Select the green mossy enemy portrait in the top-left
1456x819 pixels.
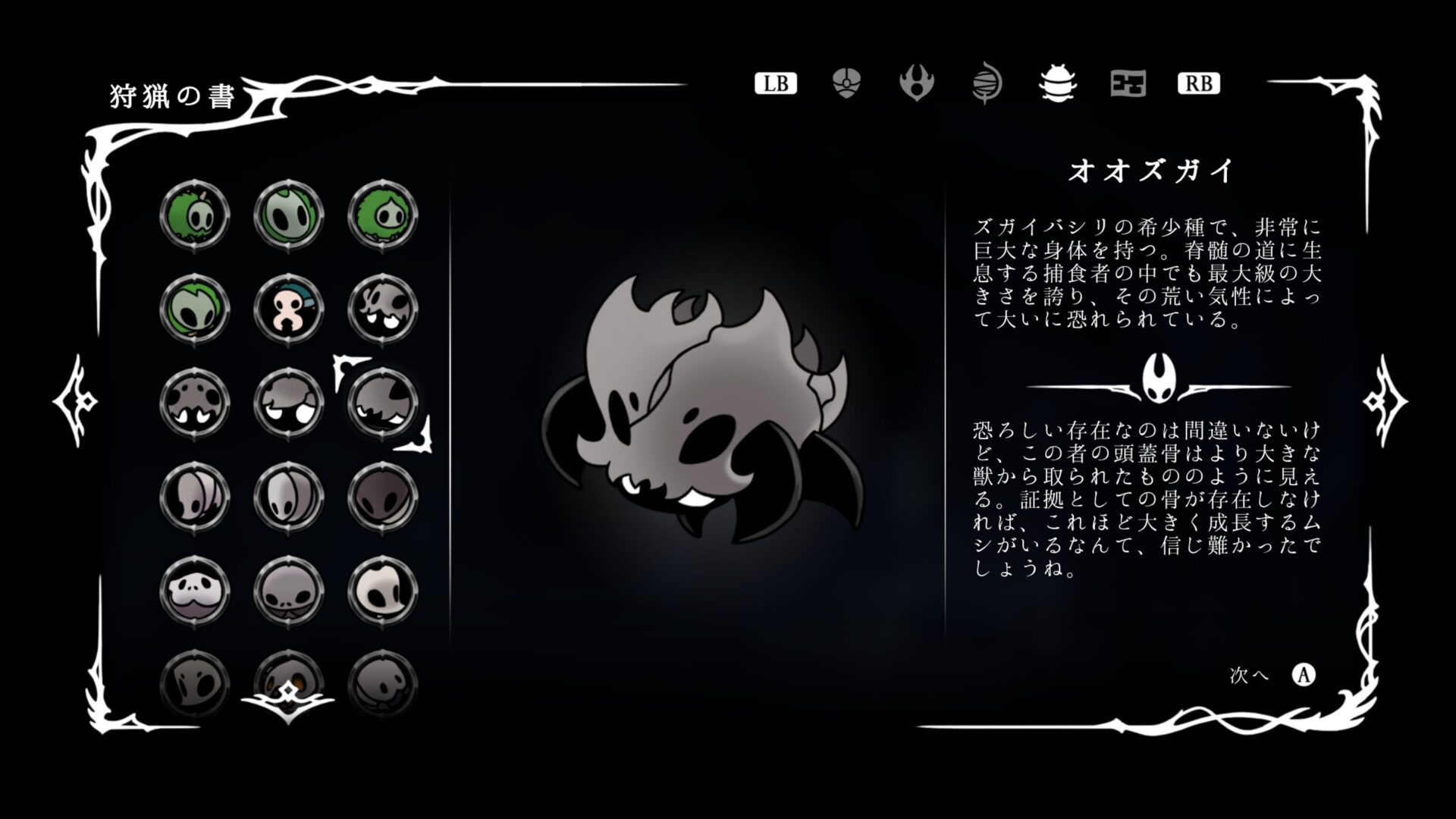(195, 215)
